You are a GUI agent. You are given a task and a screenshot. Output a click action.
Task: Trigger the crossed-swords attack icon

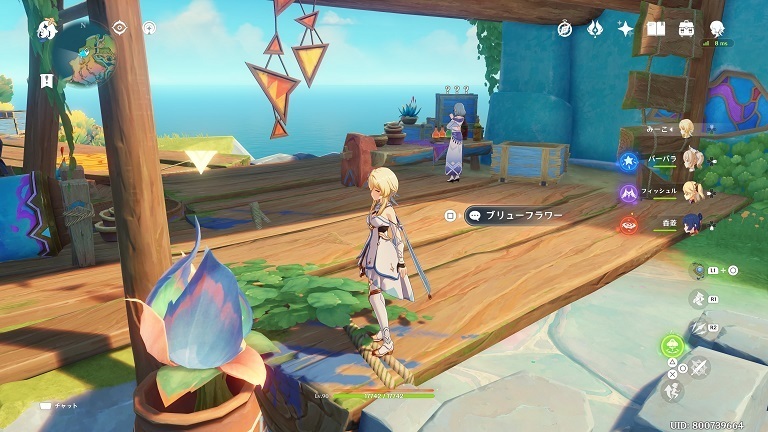point(699,366)
